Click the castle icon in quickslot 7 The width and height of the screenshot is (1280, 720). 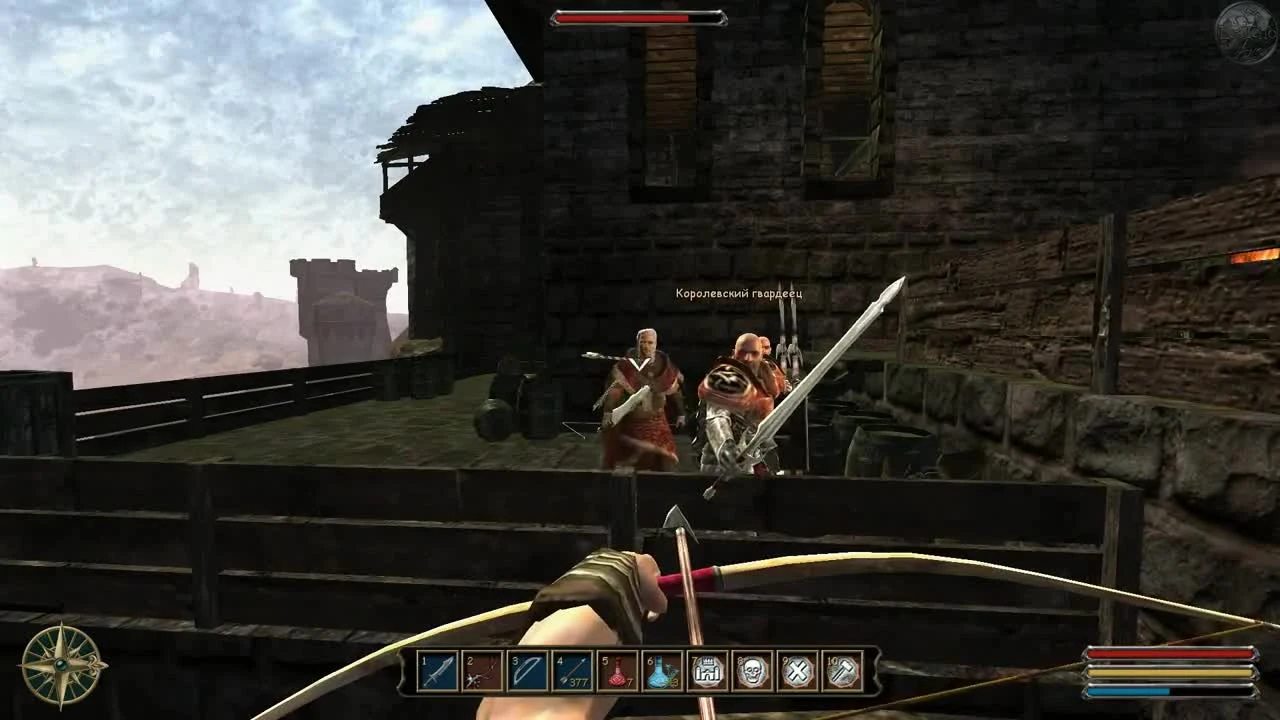point(706,673)
